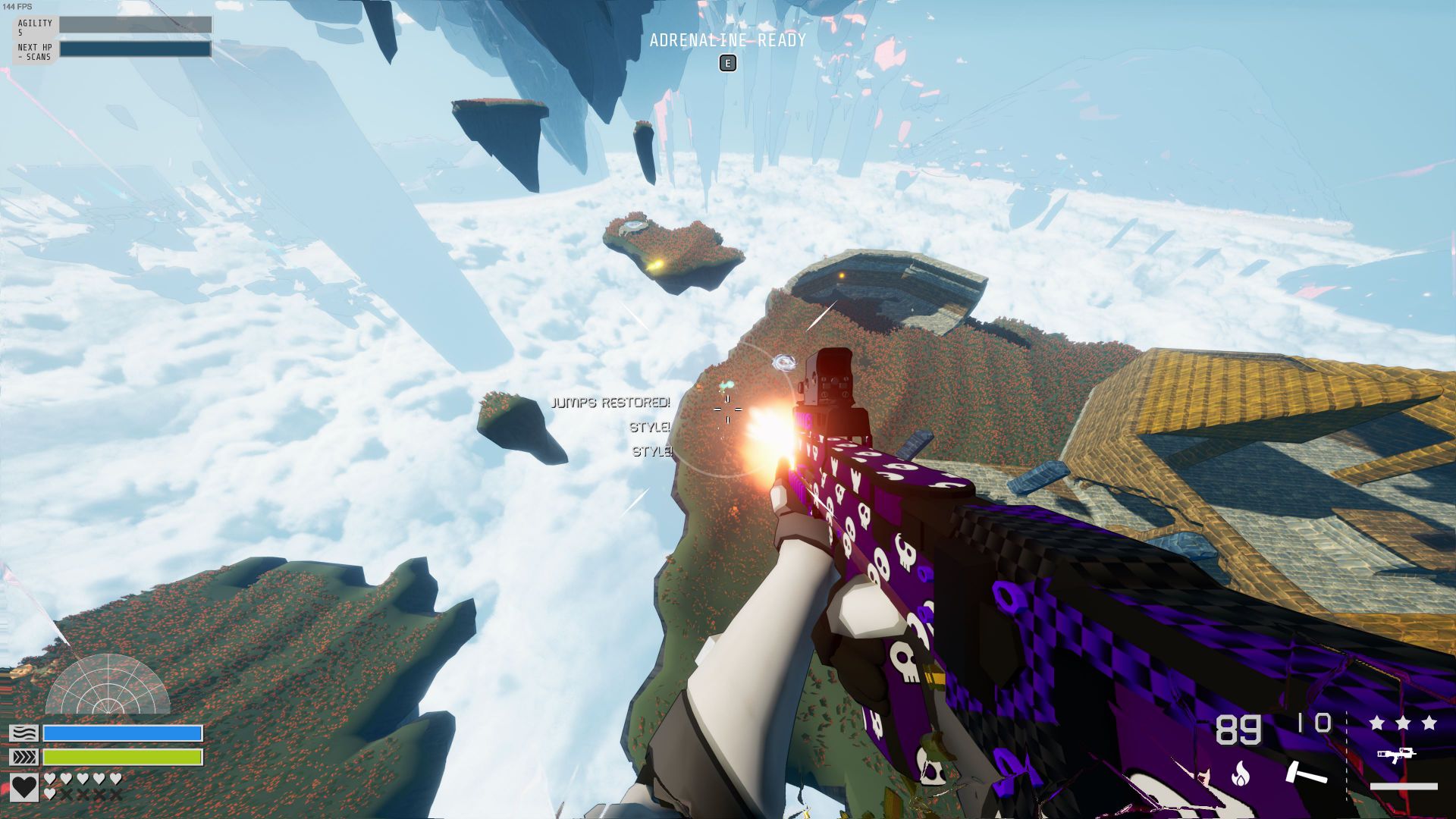Click the semicircular radar minimap

pyautogui.click(x=108, y=686)
